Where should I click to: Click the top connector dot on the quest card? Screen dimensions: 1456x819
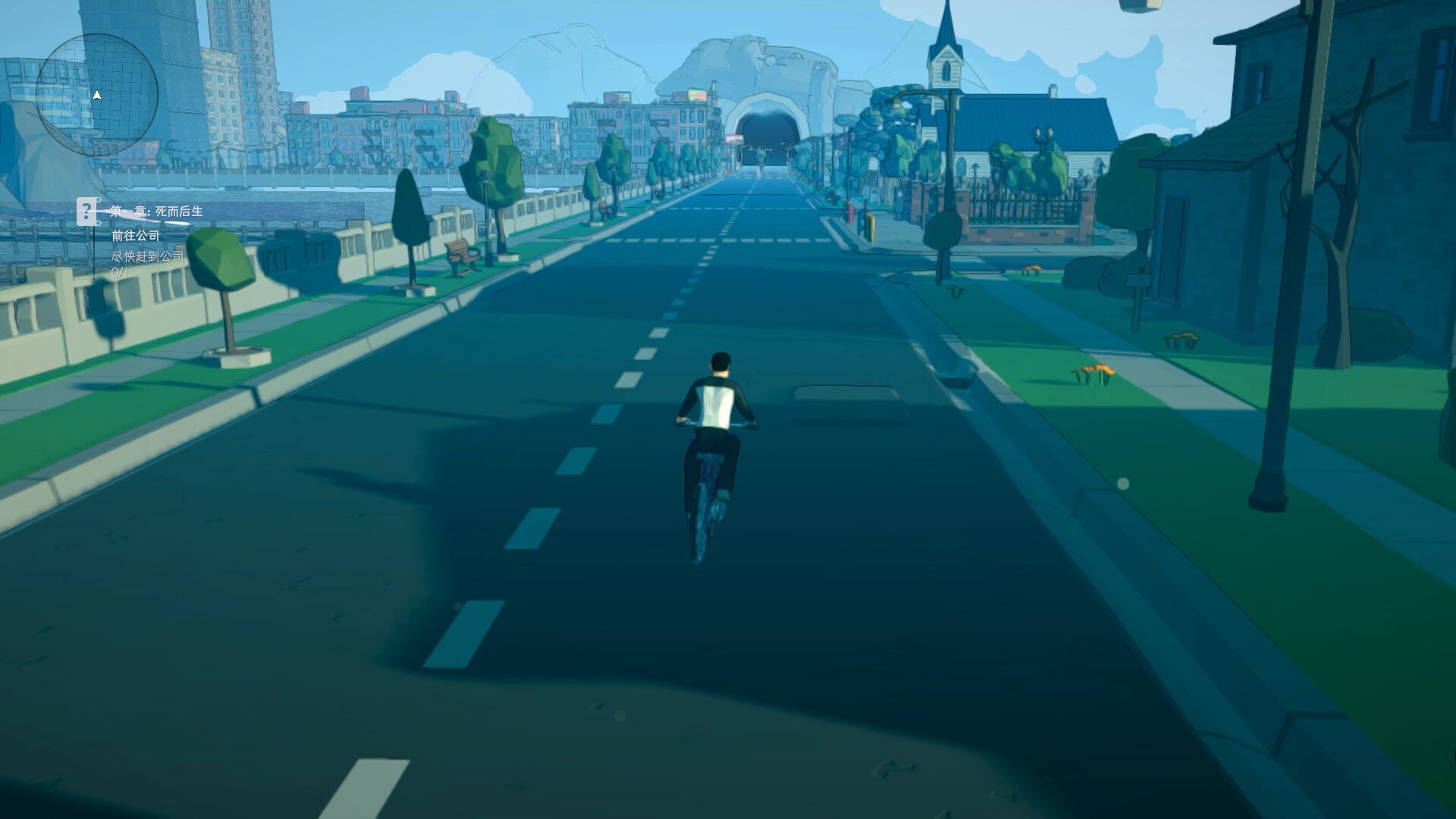(99, 199)
